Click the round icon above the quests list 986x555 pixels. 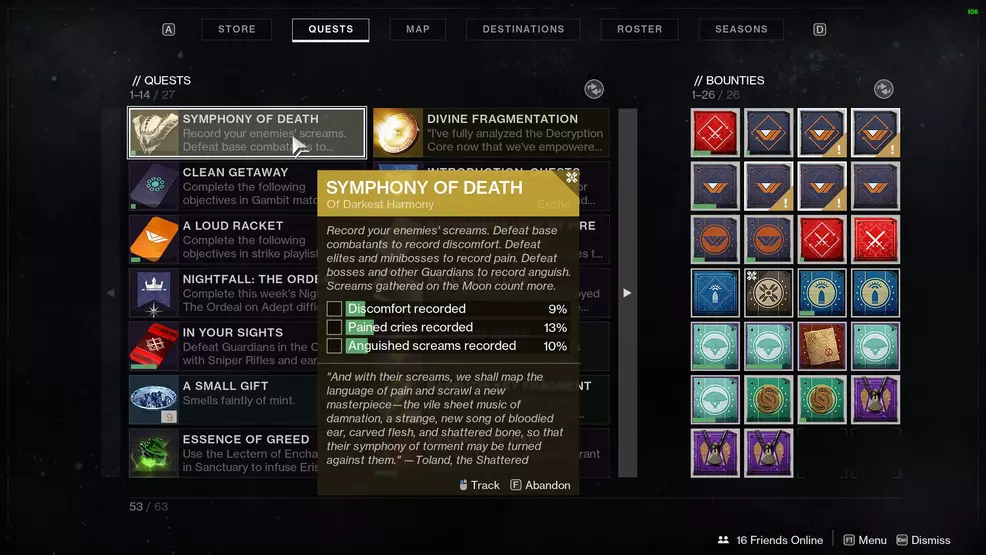[594, 89]
